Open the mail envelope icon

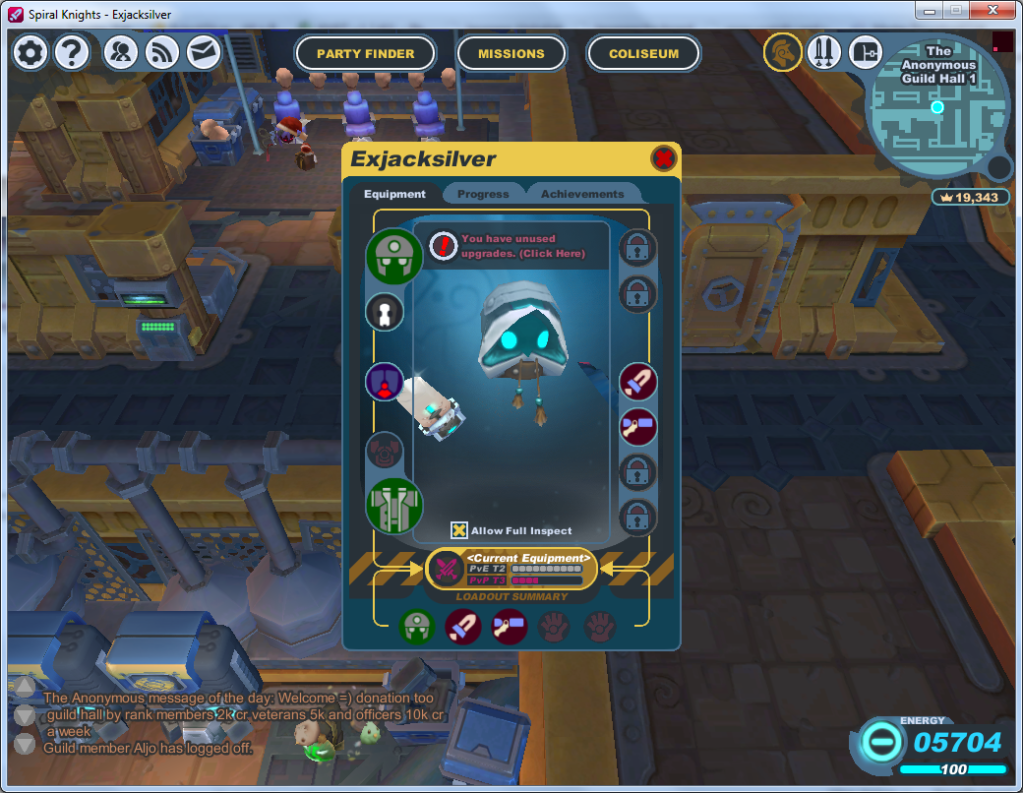204,52
